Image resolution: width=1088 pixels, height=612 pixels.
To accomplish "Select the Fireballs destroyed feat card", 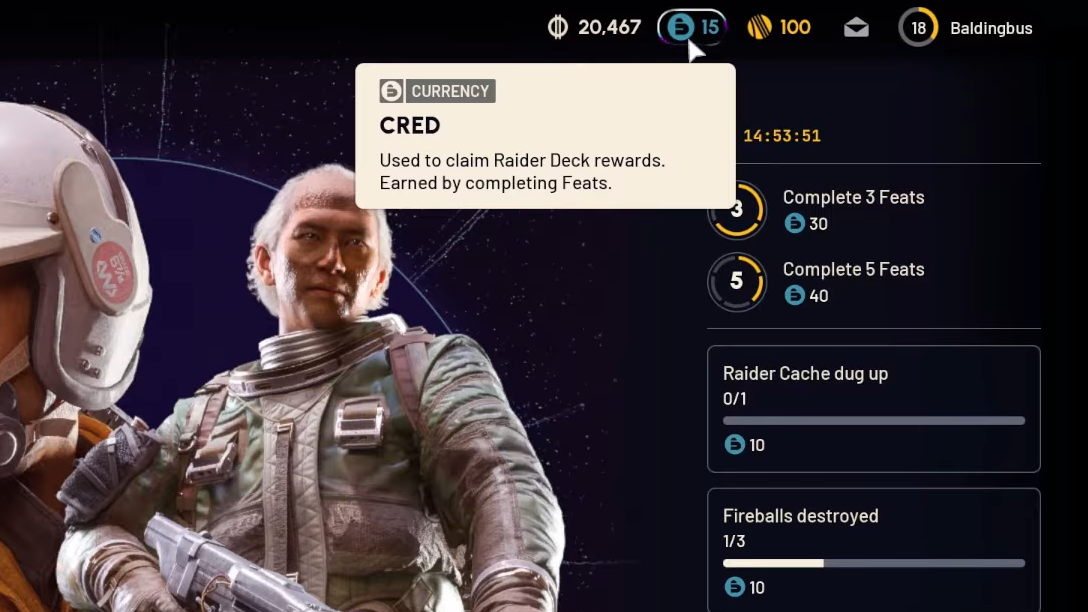I will click(x=873, y=549).
